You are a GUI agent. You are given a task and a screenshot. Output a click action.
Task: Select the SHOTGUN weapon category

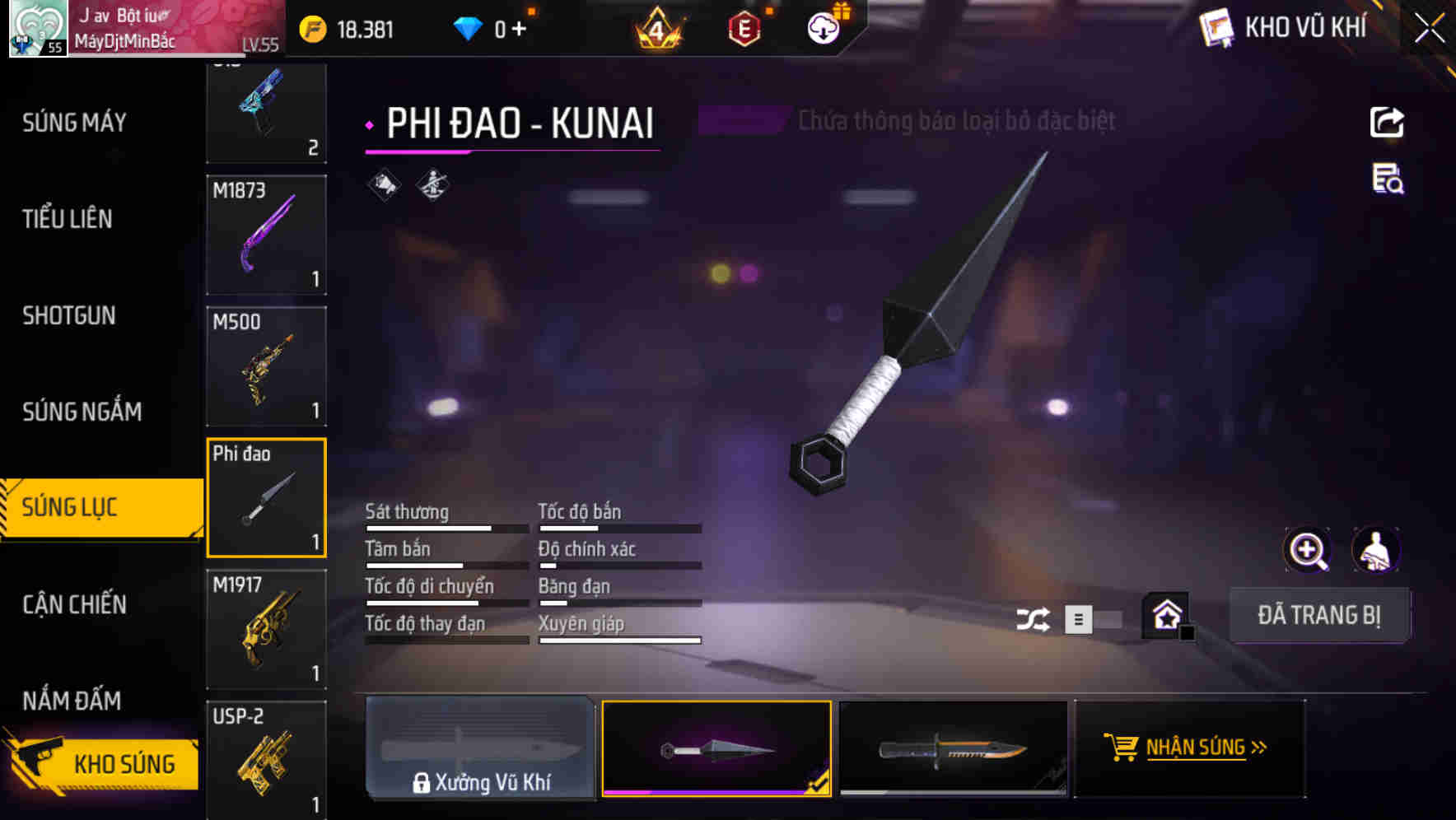(x=69, y=315)
